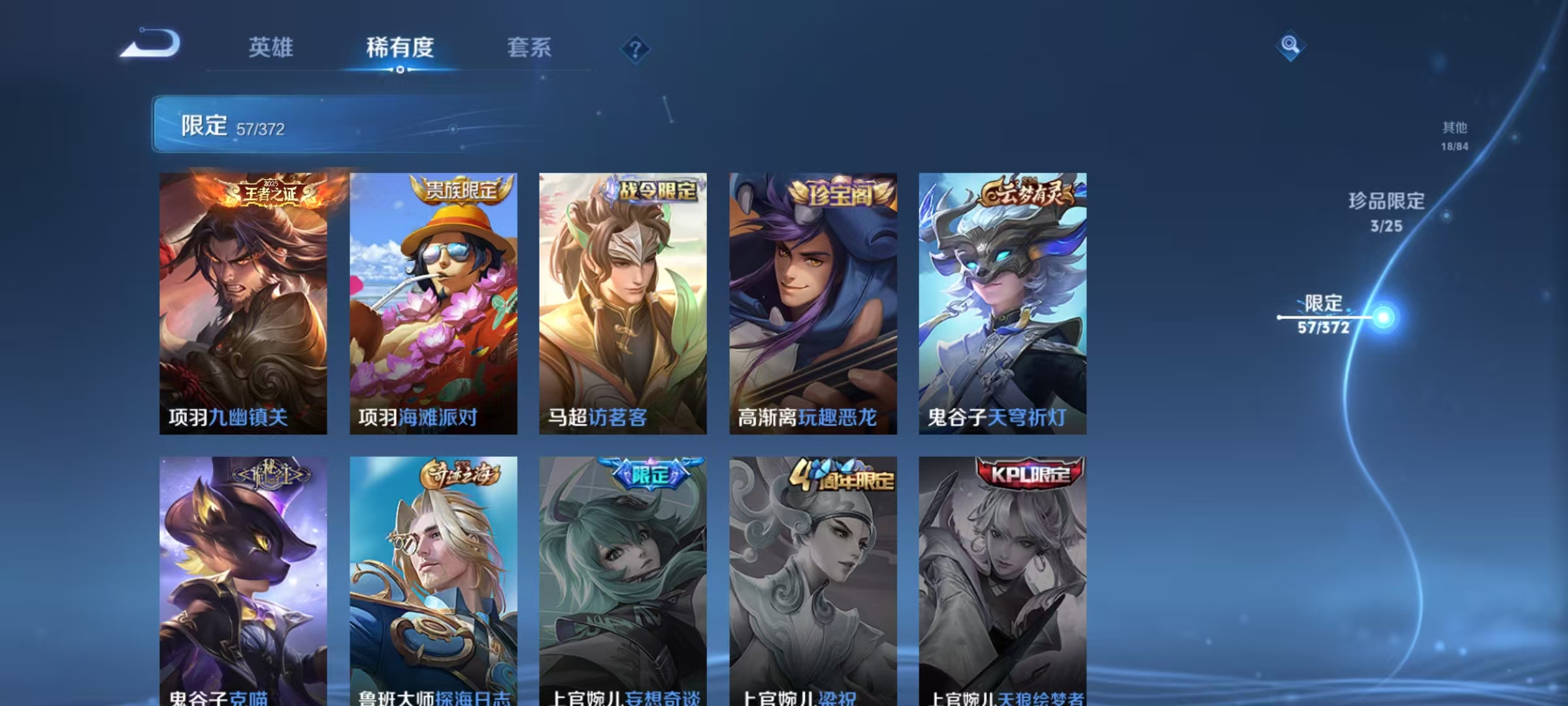Open search with the magnifier icon

pos(1289,46)
